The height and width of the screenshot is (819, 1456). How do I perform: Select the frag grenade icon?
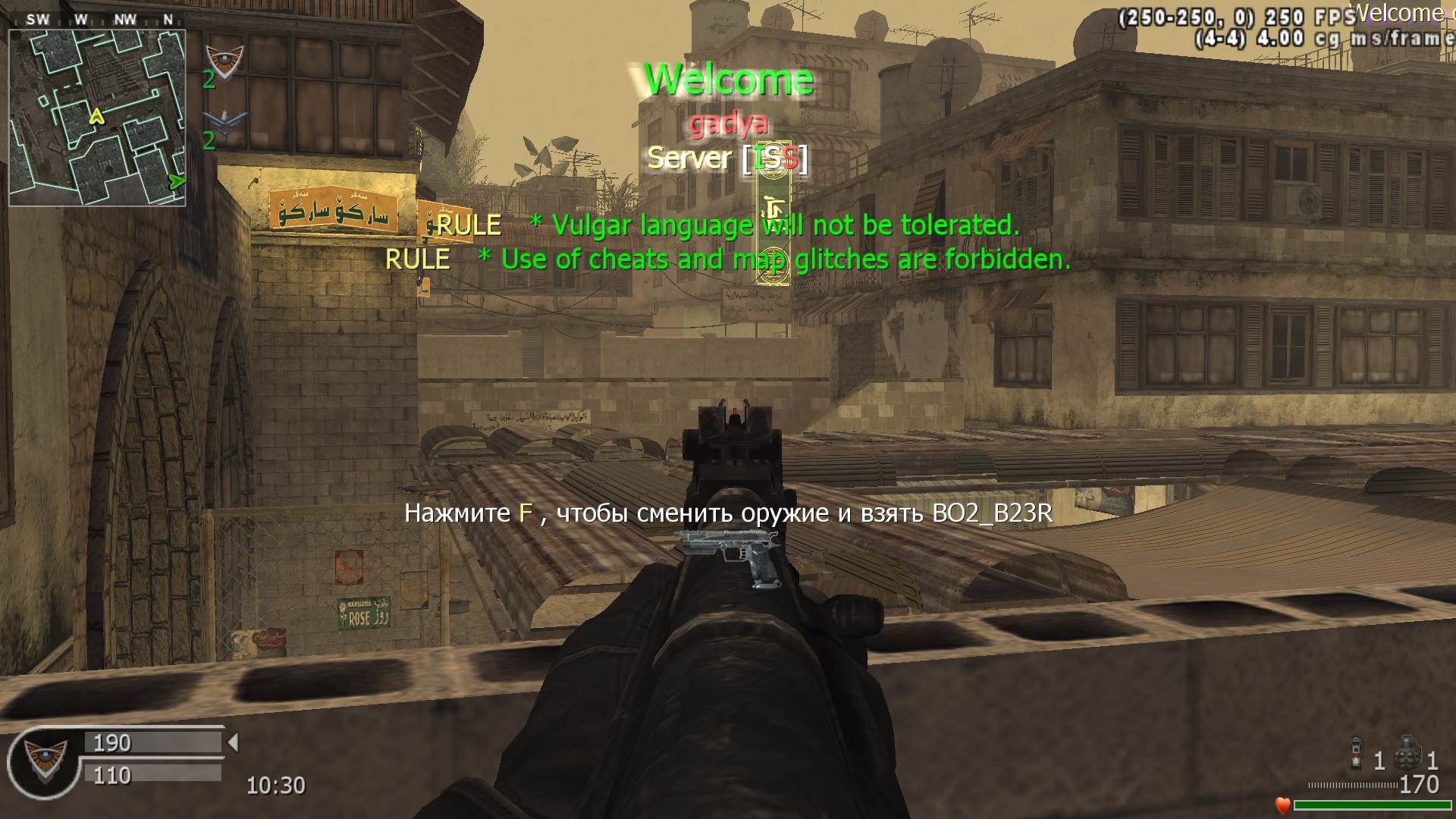point(1407,754)
